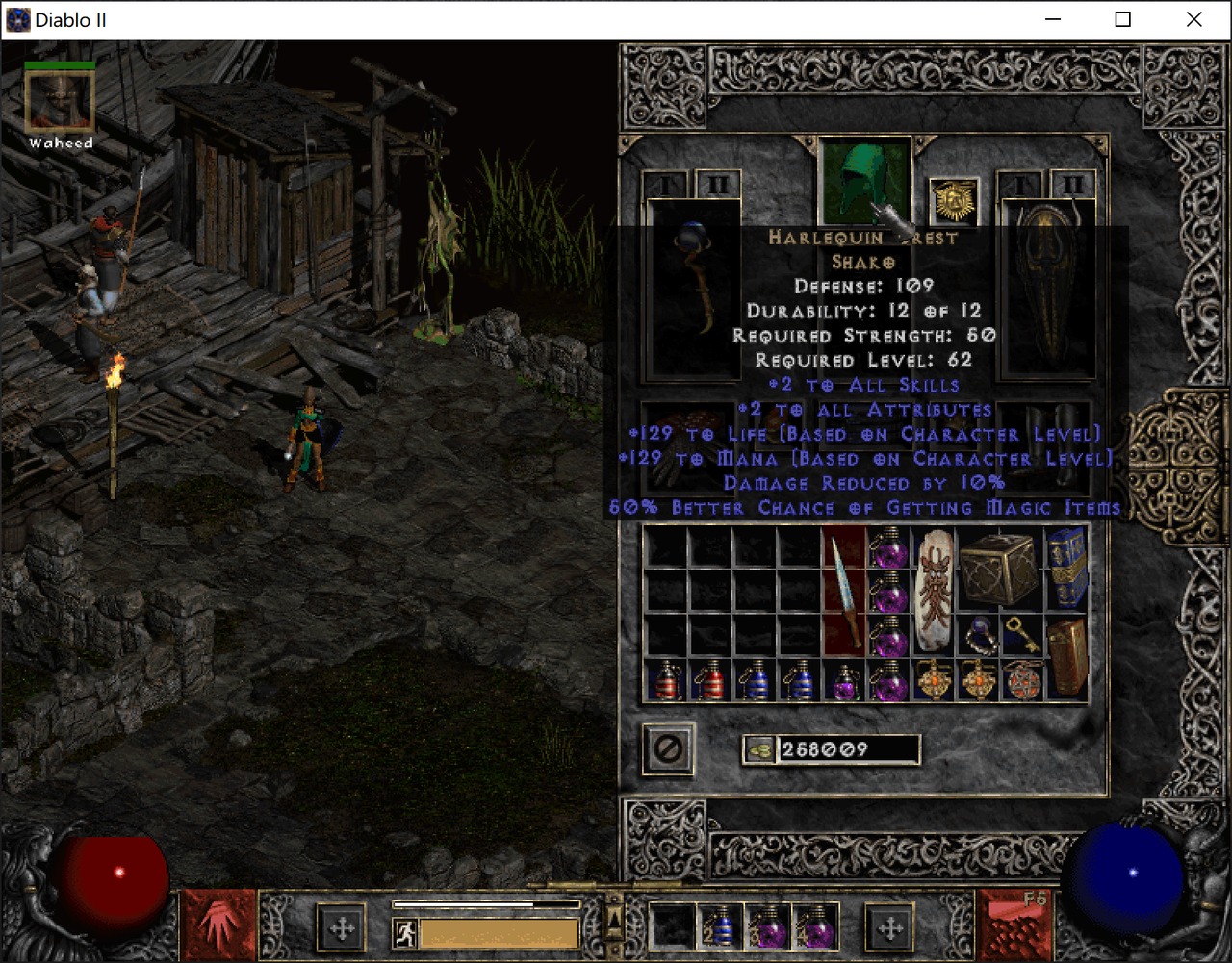Pick up the dagger in inventory

click(844, 592)
